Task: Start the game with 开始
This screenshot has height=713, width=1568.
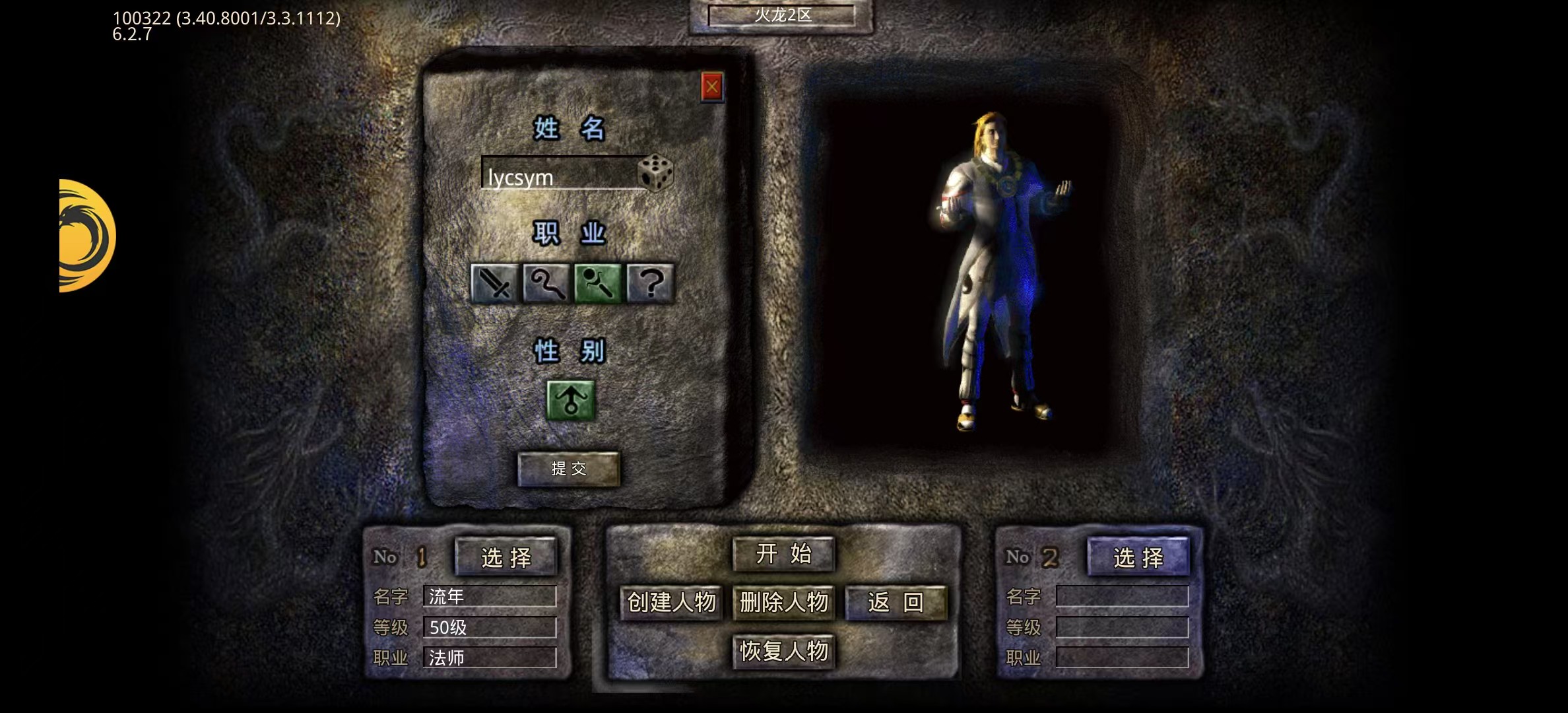Action: (783, 554)
